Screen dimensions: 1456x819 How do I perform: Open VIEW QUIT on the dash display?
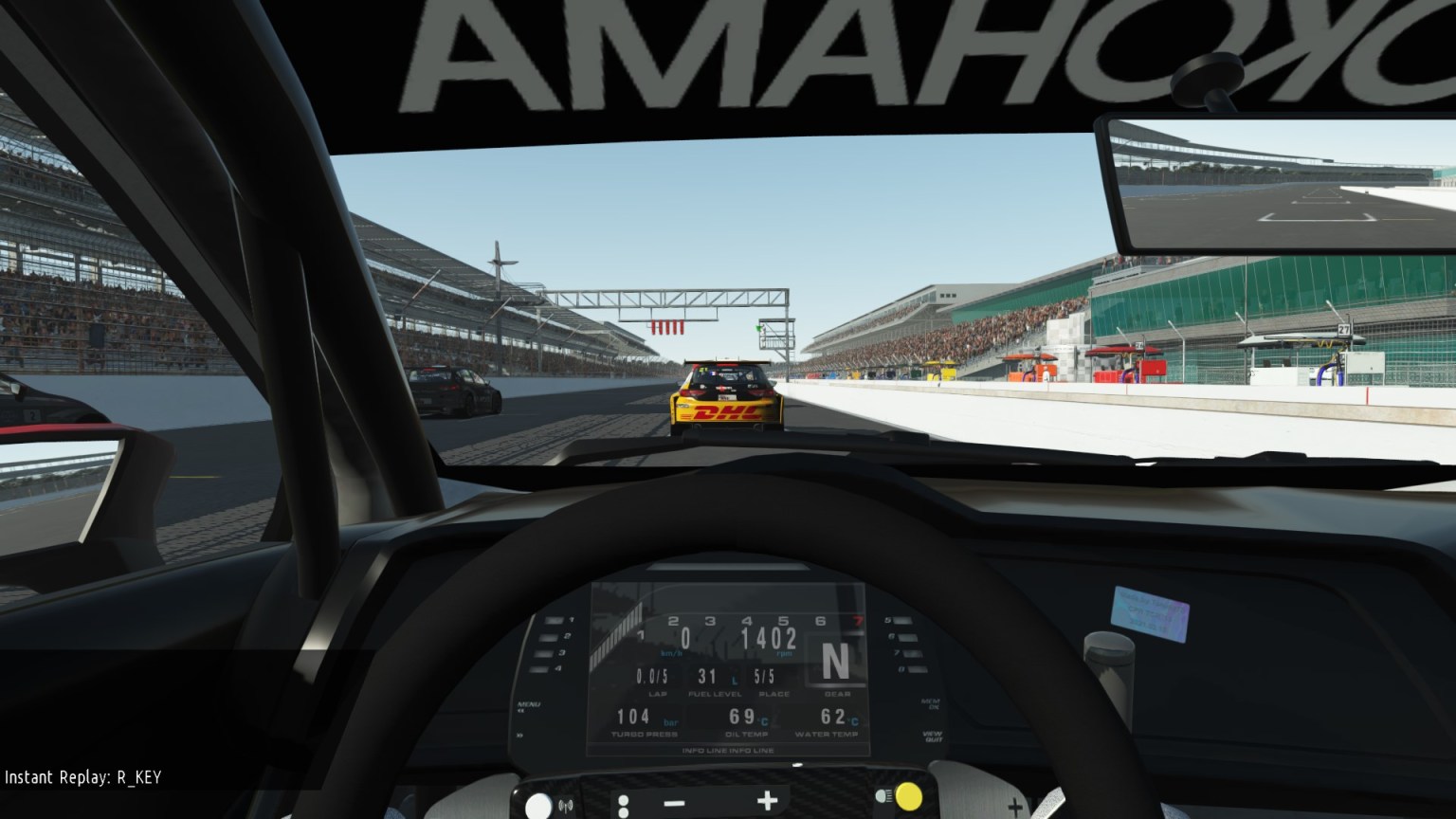930,735
